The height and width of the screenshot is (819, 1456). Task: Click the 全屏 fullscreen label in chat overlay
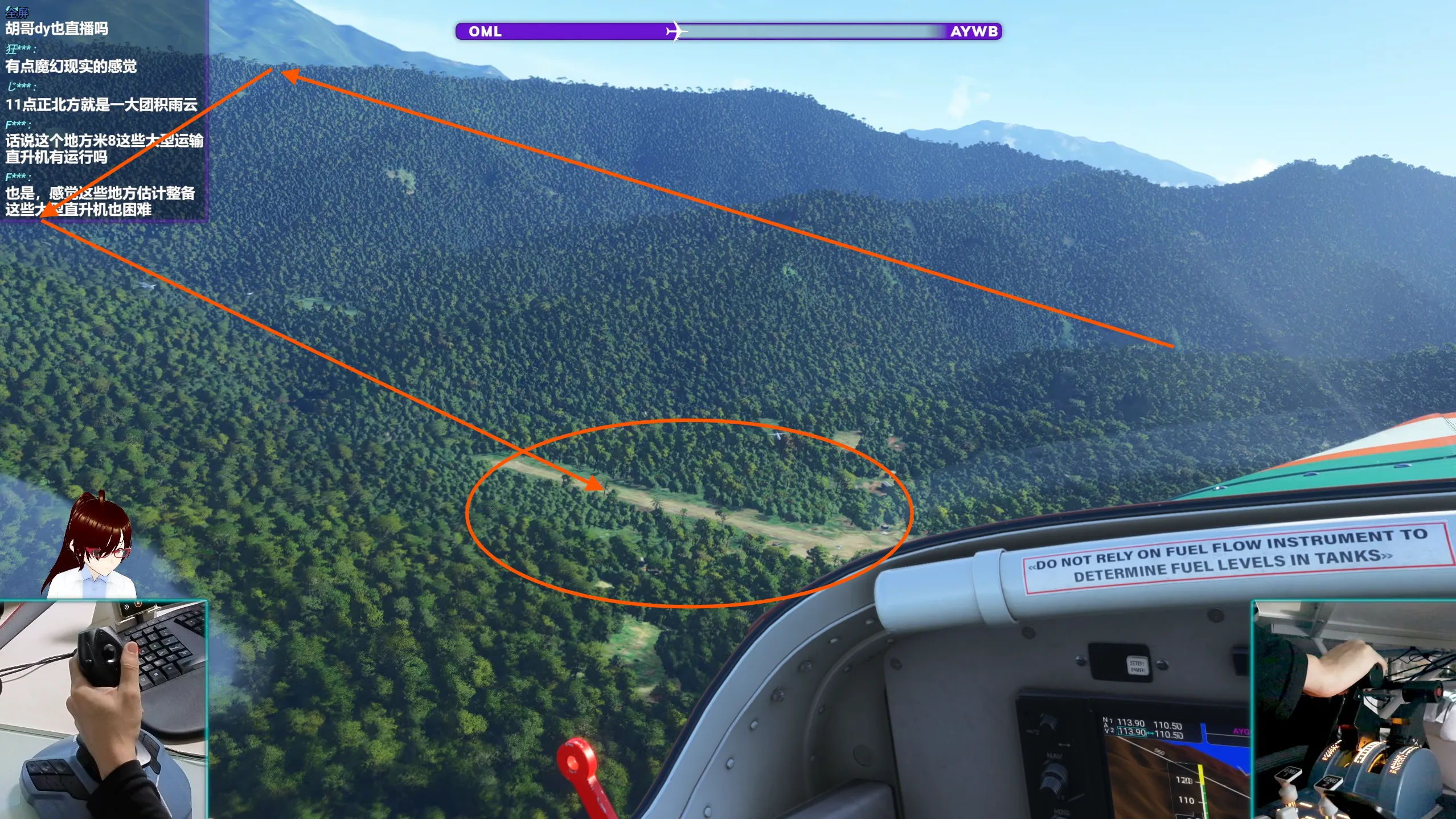[17, 12]
